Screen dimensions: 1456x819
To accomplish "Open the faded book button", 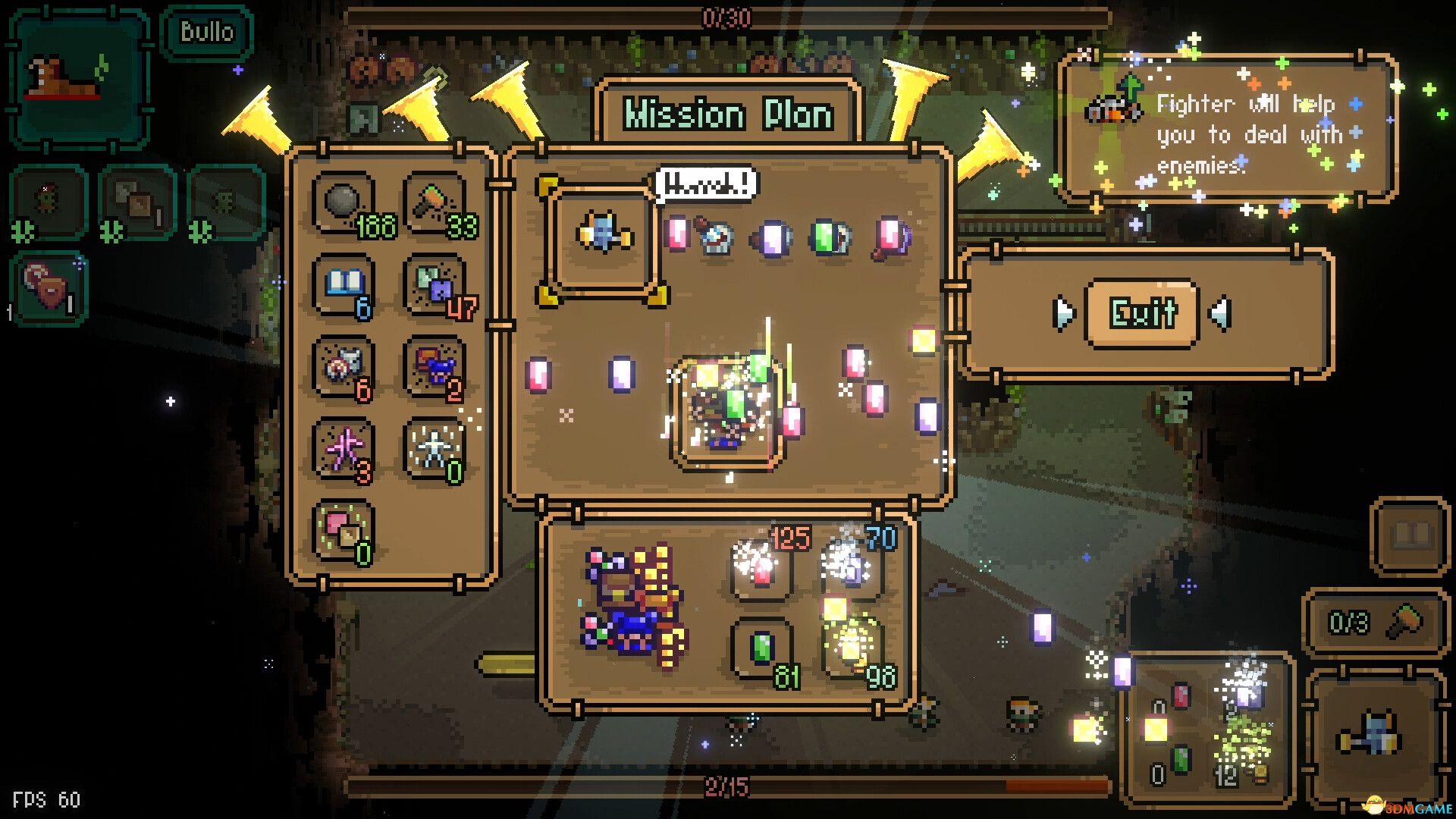I will click(x=1410, y=535).
